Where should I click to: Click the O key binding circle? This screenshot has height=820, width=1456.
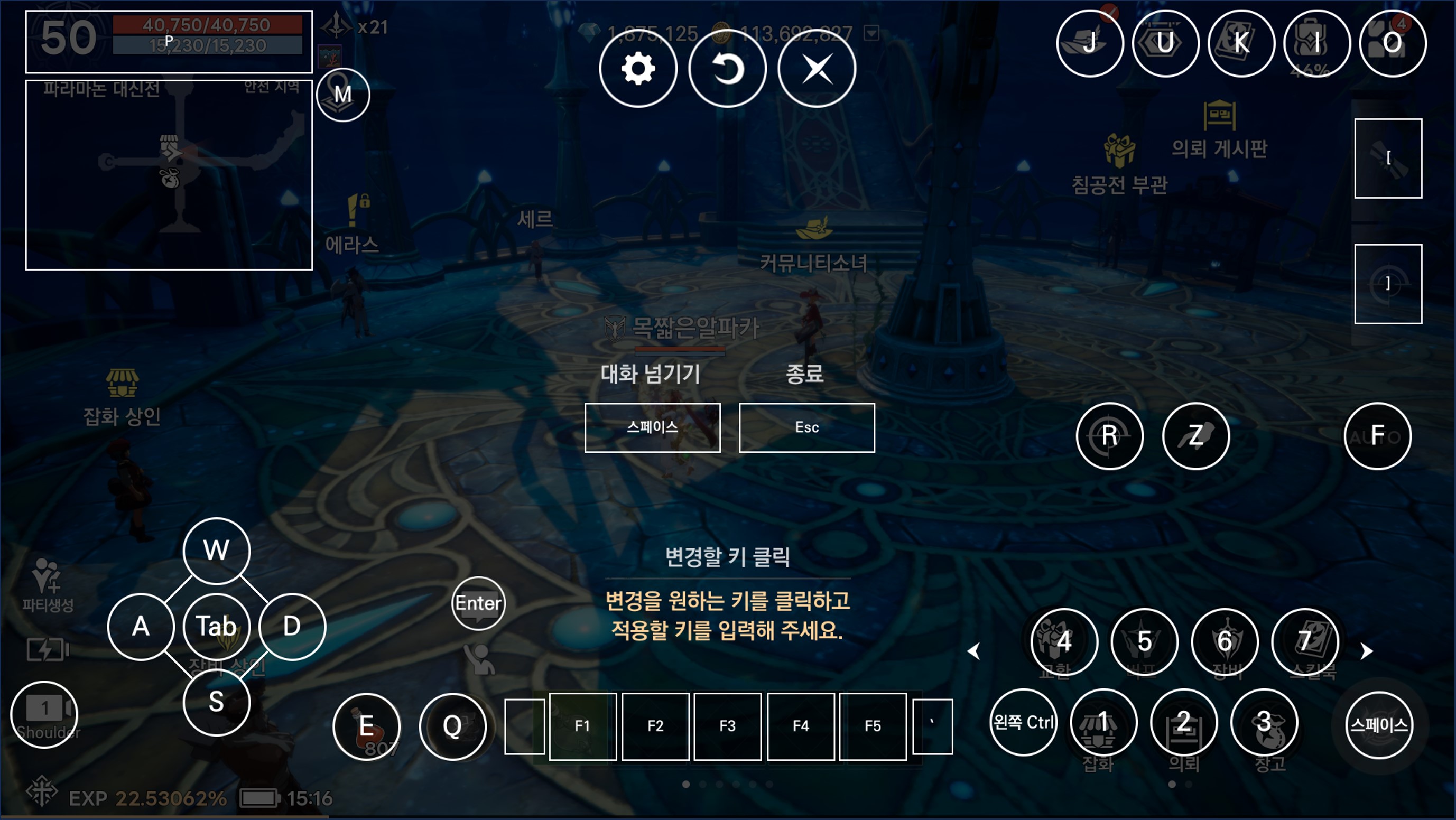(1393, 43)
